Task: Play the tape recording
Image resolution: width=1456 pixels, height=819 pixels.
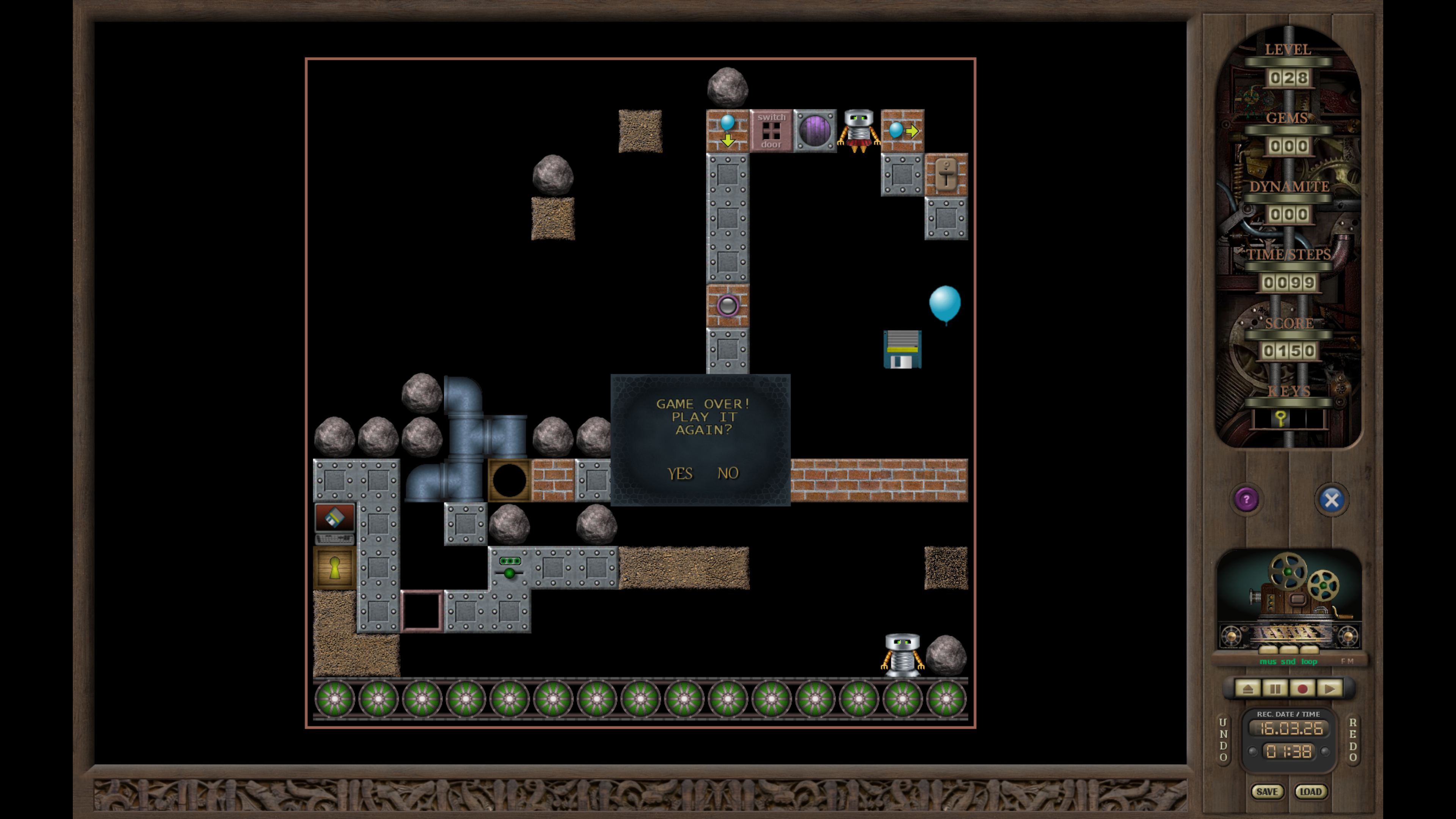Action: (1329, 689)
